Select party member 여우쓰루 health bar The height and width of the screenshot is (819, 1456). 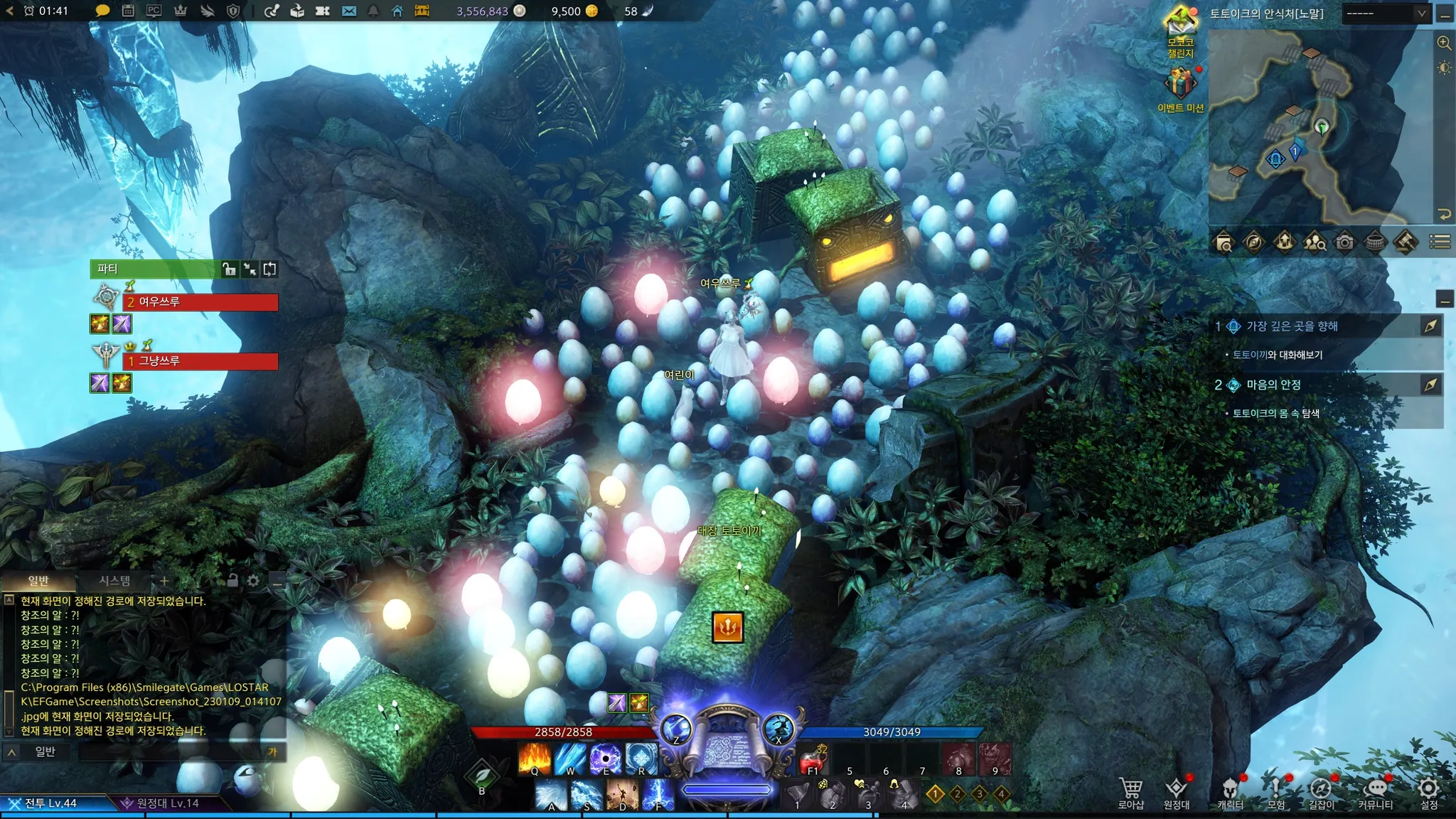click(x=200, y=302)
